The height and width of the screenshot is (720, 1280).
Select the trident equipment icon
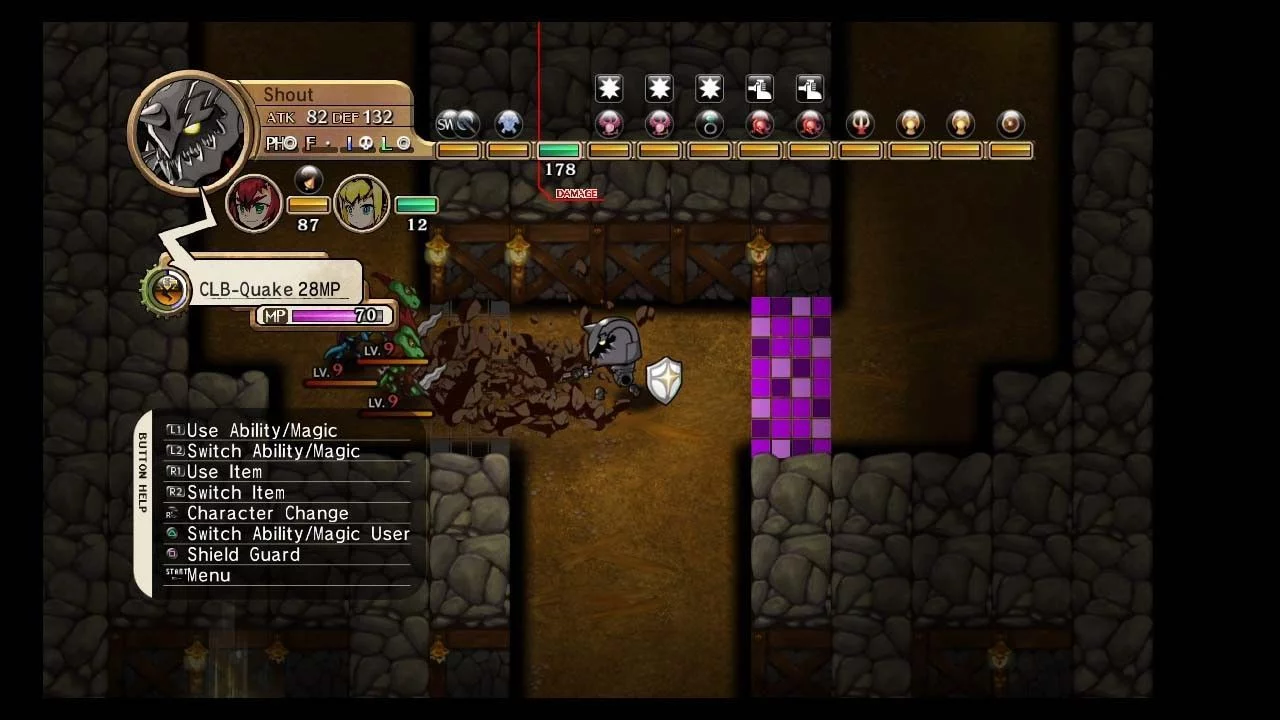(x=860, y=124)
